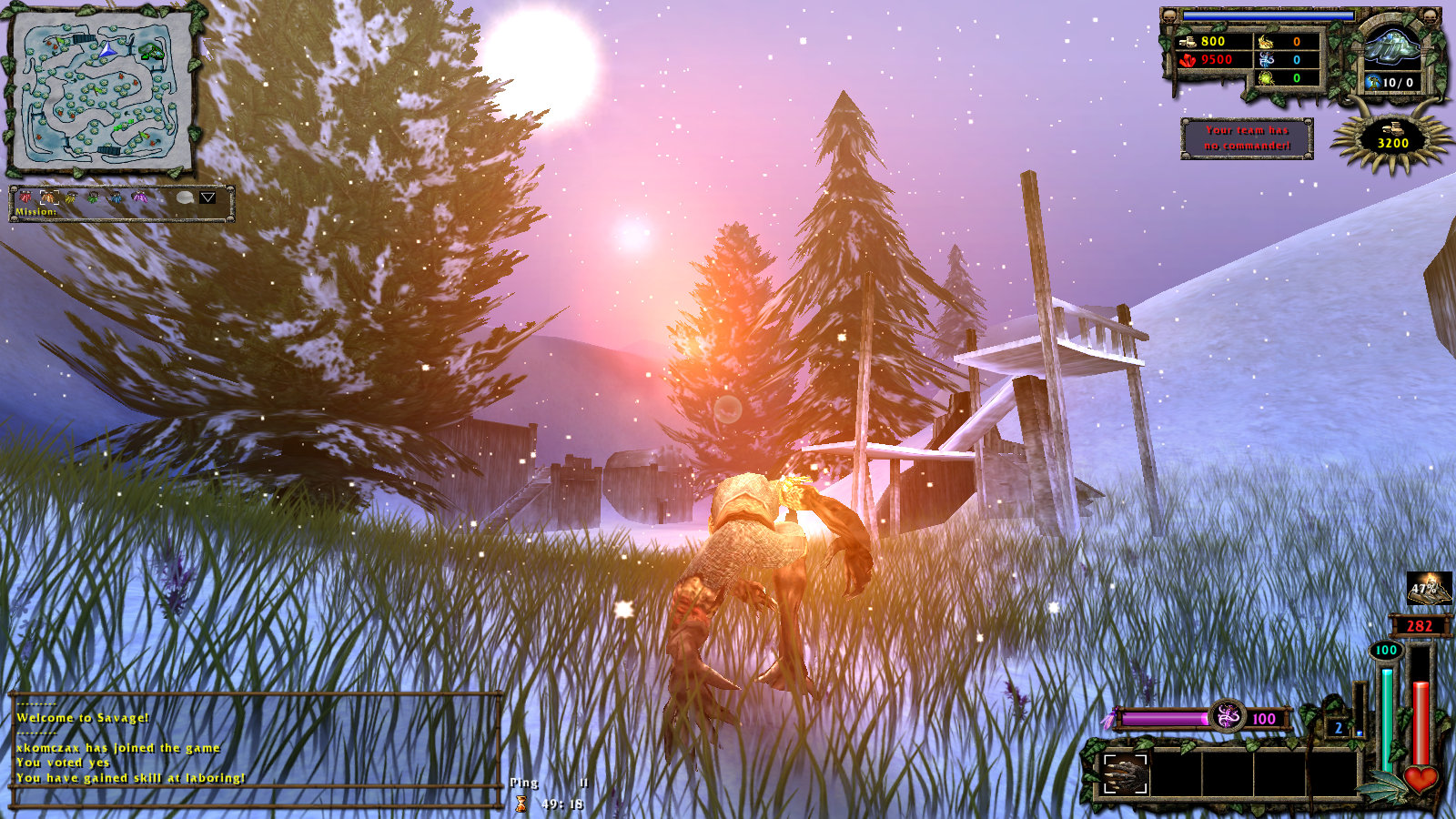Select the purple crystal icon in mission bar
This screenshot has width=1456, height=819.
(x=138, y=197)
